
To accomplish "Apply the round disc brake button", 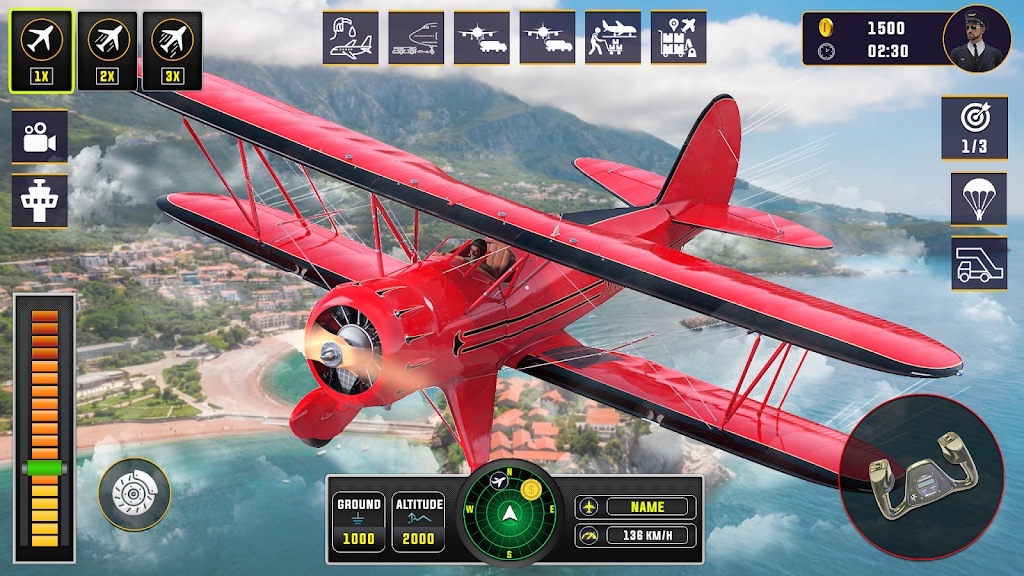I will point(134,493).
